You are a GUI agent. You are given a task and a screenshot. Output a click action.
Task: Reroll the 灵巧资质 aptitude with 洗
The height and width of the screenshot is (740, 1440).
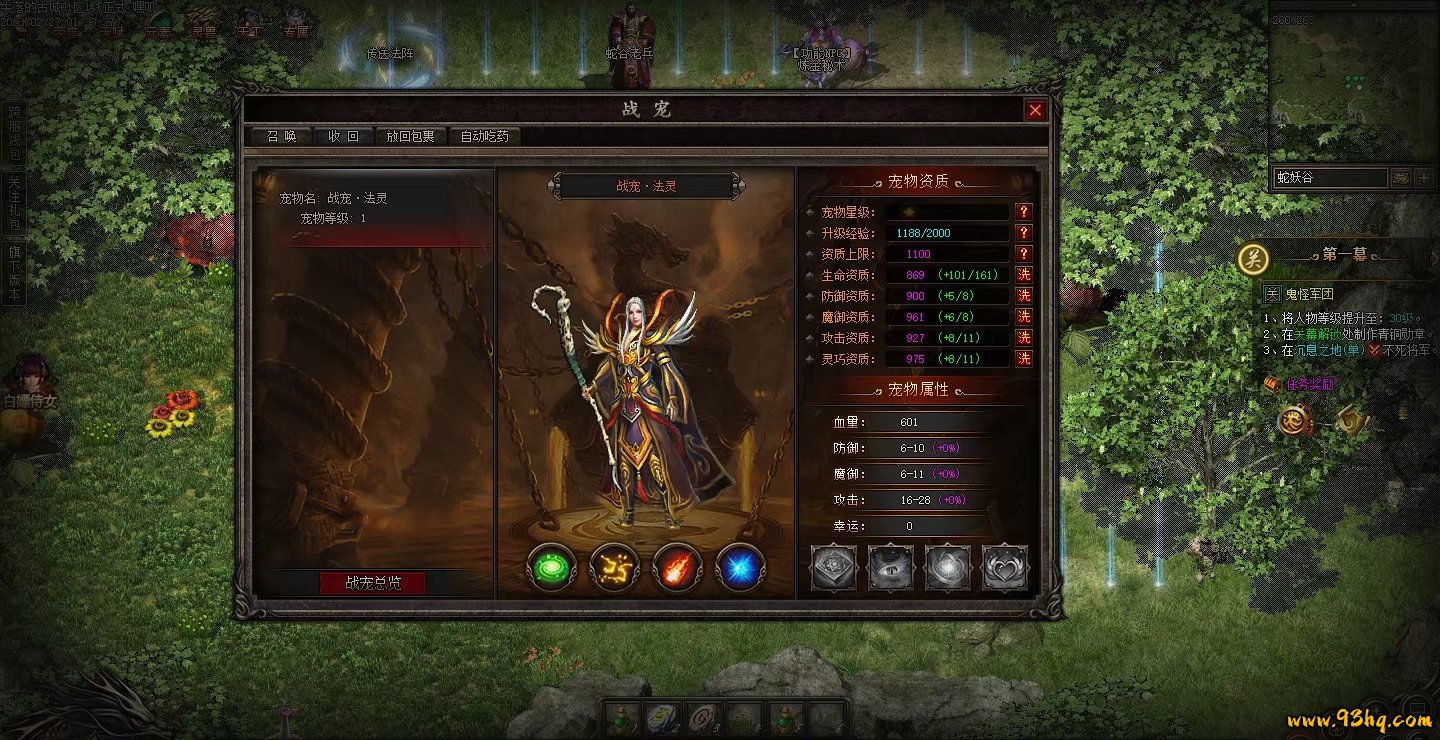pyautogui.click(x=1023, y=358)
